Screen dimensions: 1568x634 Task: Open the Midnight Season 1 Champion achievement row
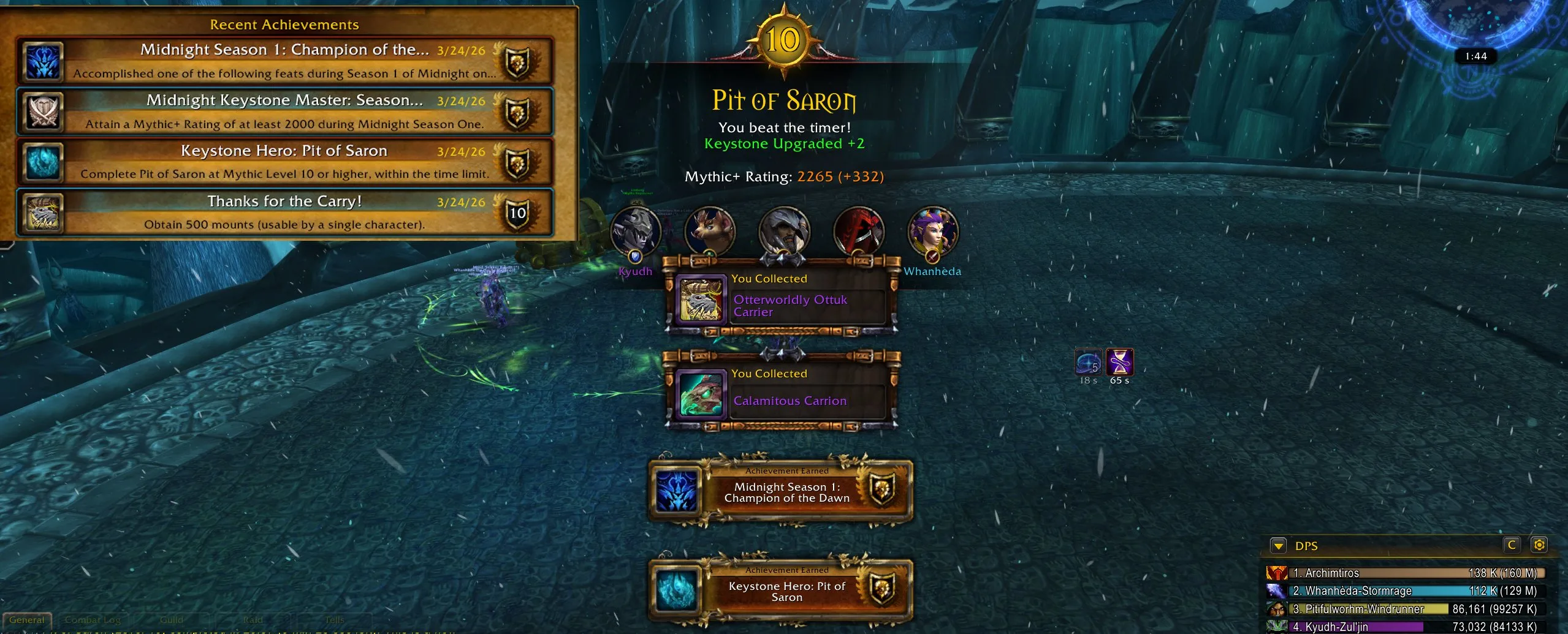285,61
